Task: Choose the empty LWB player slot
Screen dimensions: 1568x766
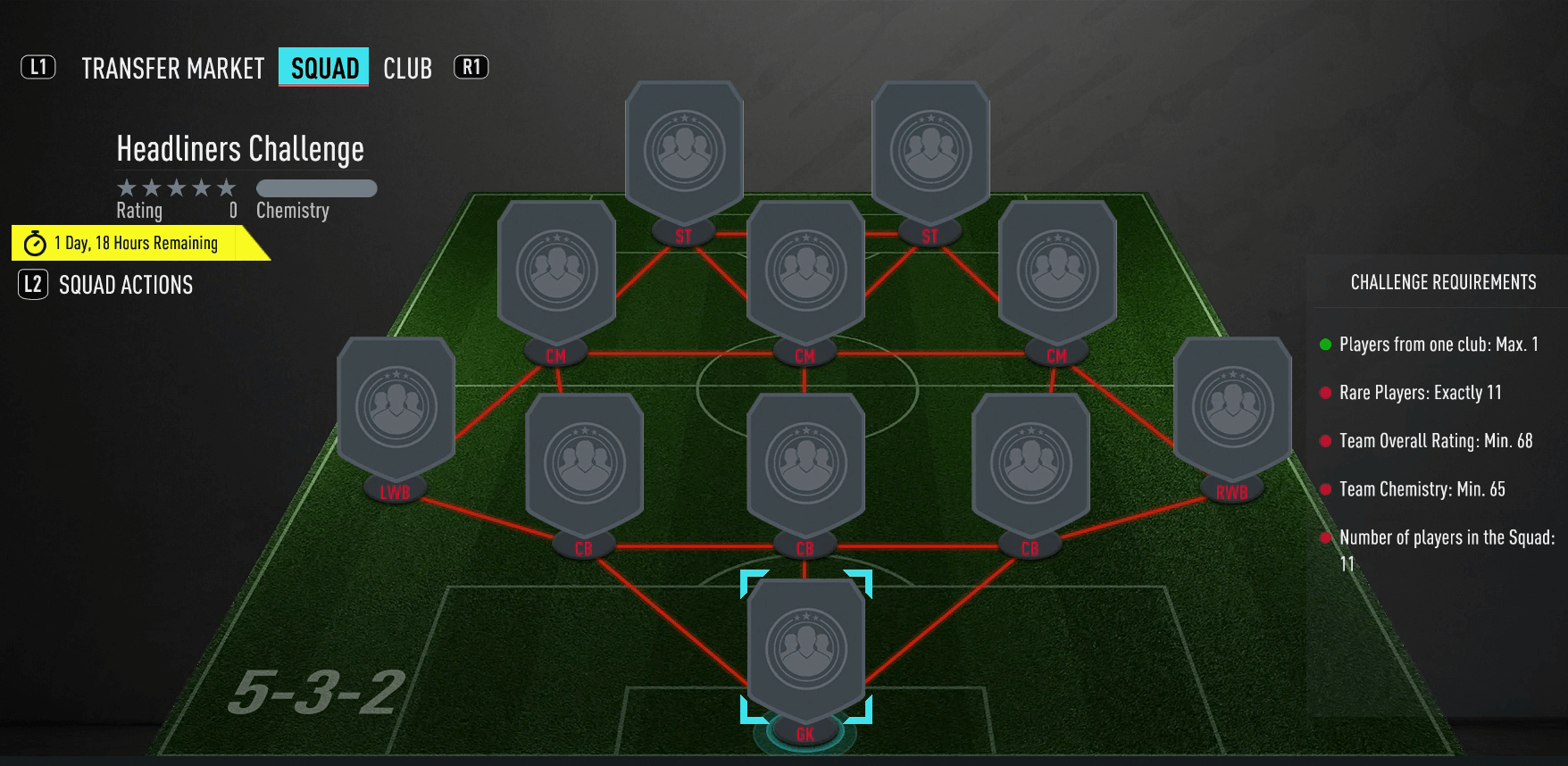Action: coord(396,408)
